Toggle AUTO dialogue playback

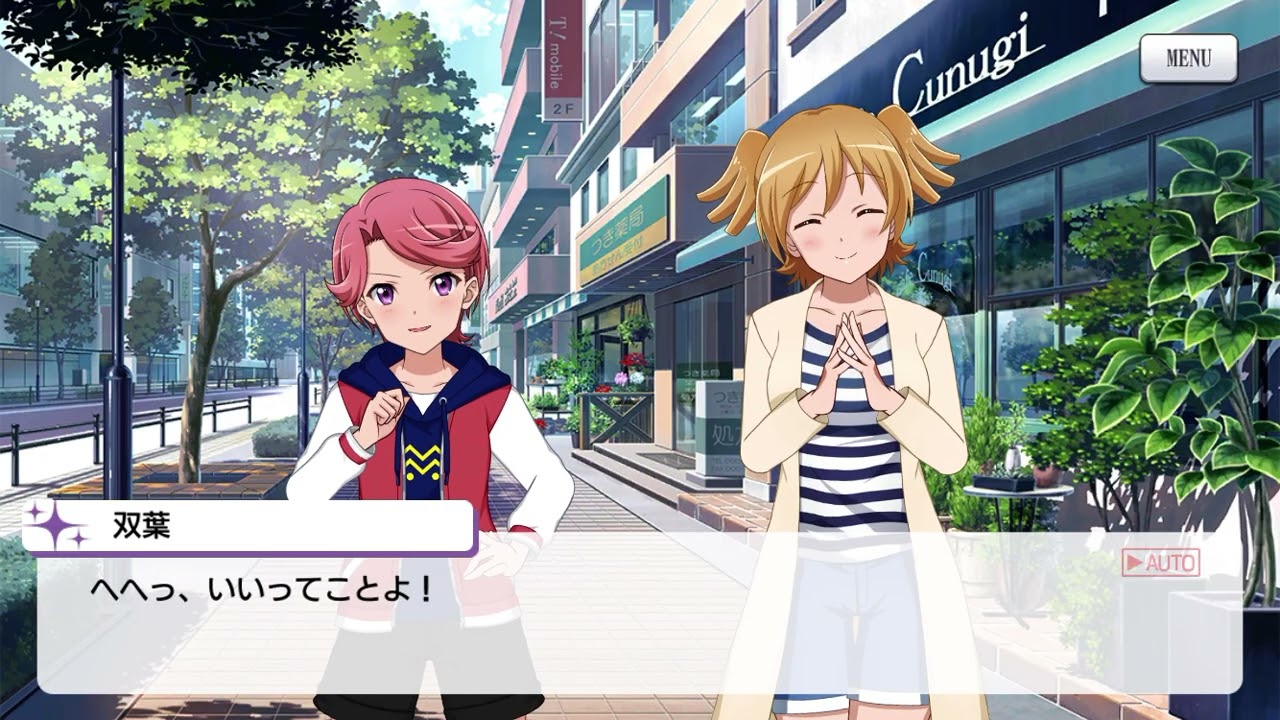1160,563
